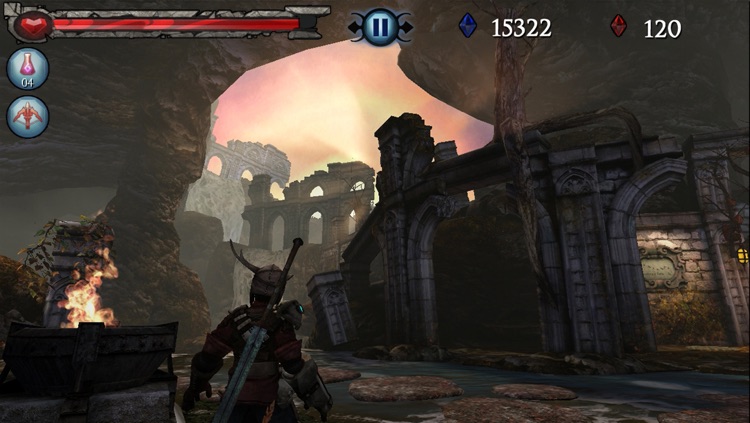Pause the game

(379, 27)
